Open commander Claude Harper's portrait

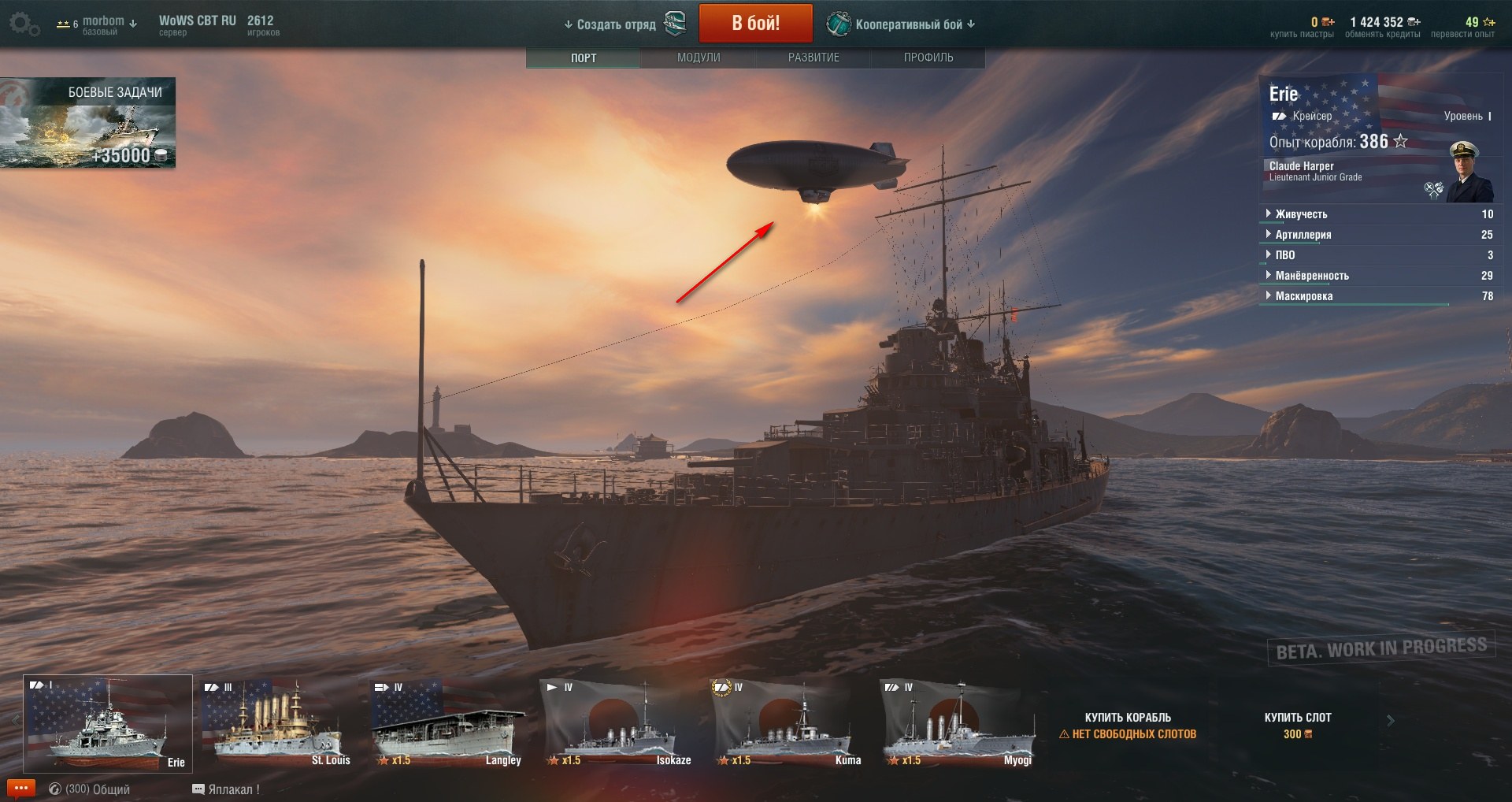click(x=1469, y=173)
